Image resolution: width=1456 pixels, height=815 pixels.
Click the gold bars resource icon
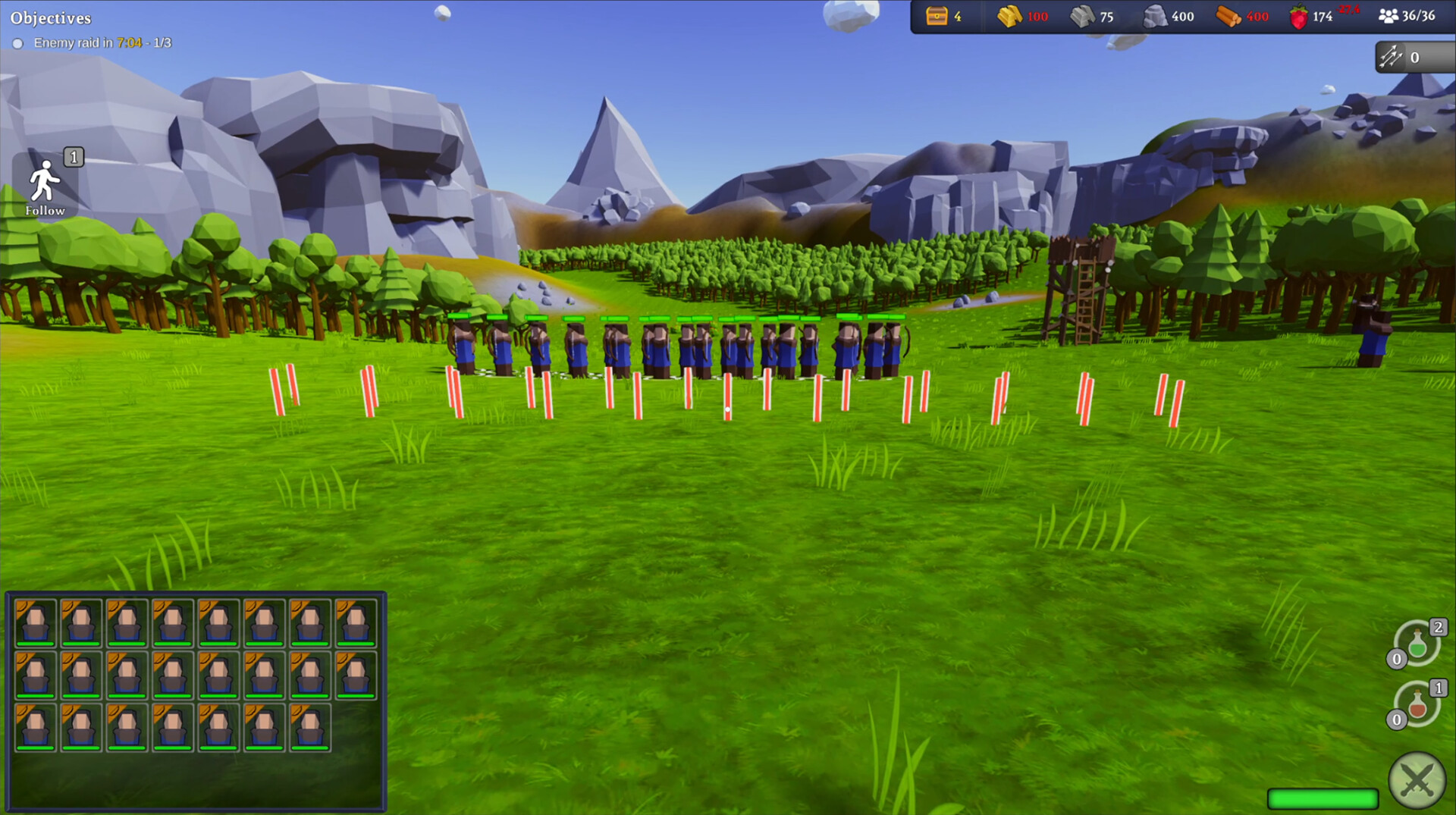pyautogui.click(x=1009, y=15)
